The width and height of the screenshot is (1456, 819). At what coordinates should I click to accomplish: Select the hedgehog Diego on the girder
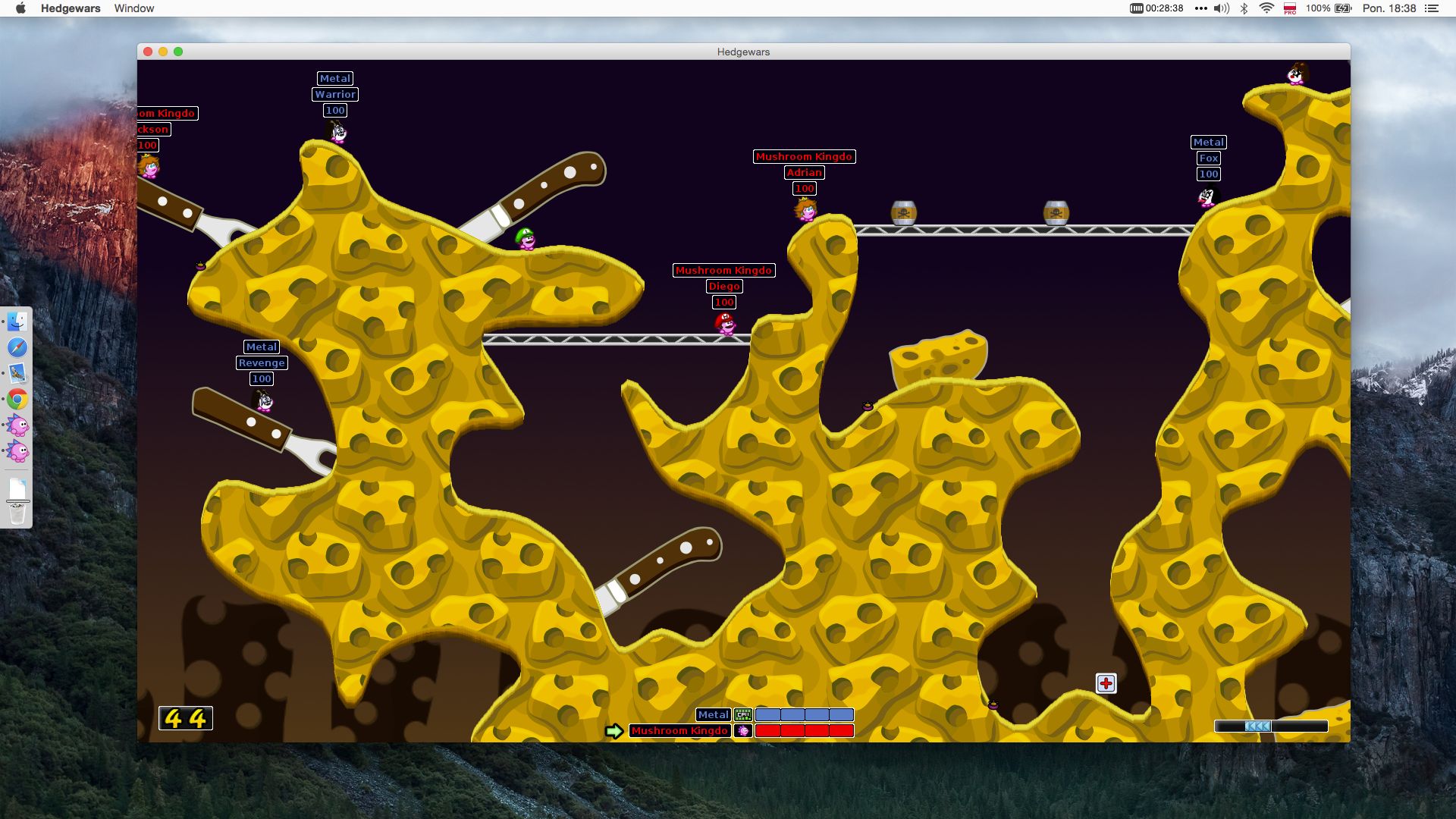[x=725, y=326]
